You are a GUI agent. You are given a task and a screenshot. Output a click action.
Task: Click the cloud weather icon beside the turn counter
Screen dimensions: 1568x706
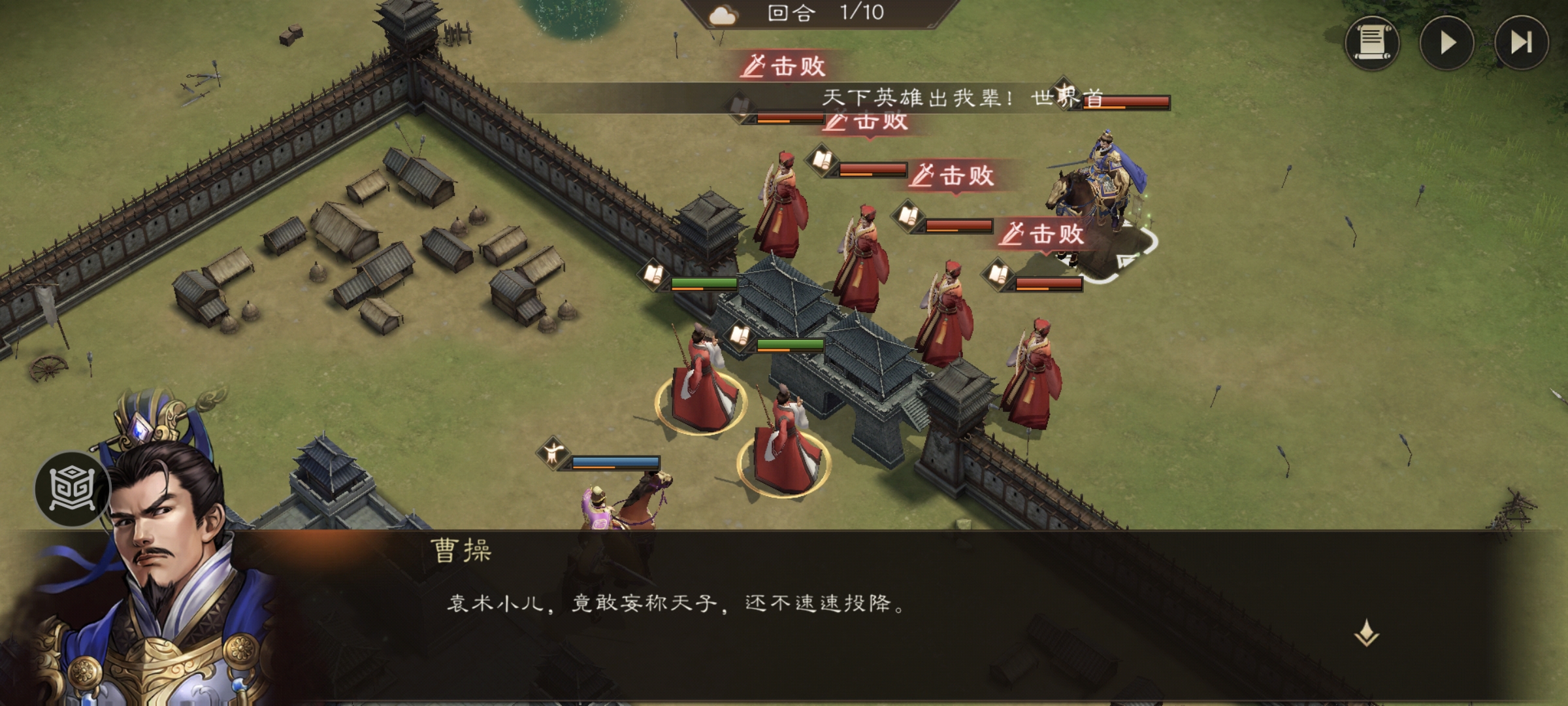721,14
